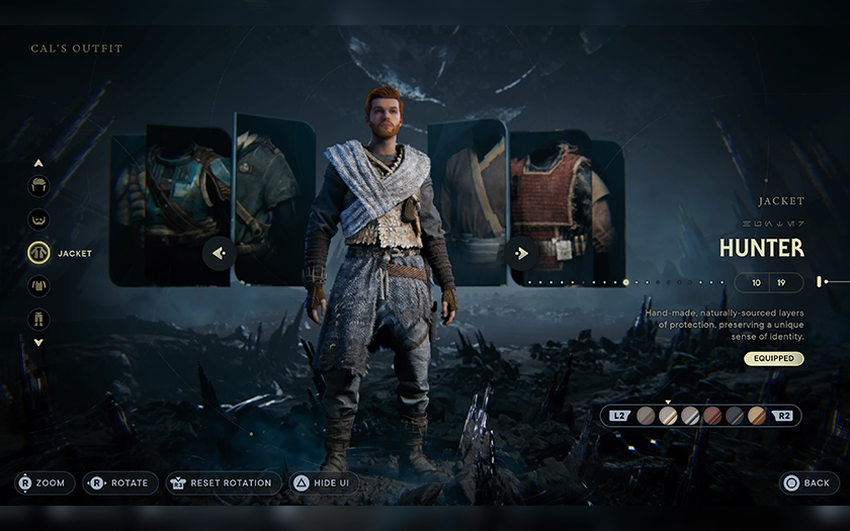
Task: Apply the olive-grey and brown colour swatch
Action: click(646, 415)
